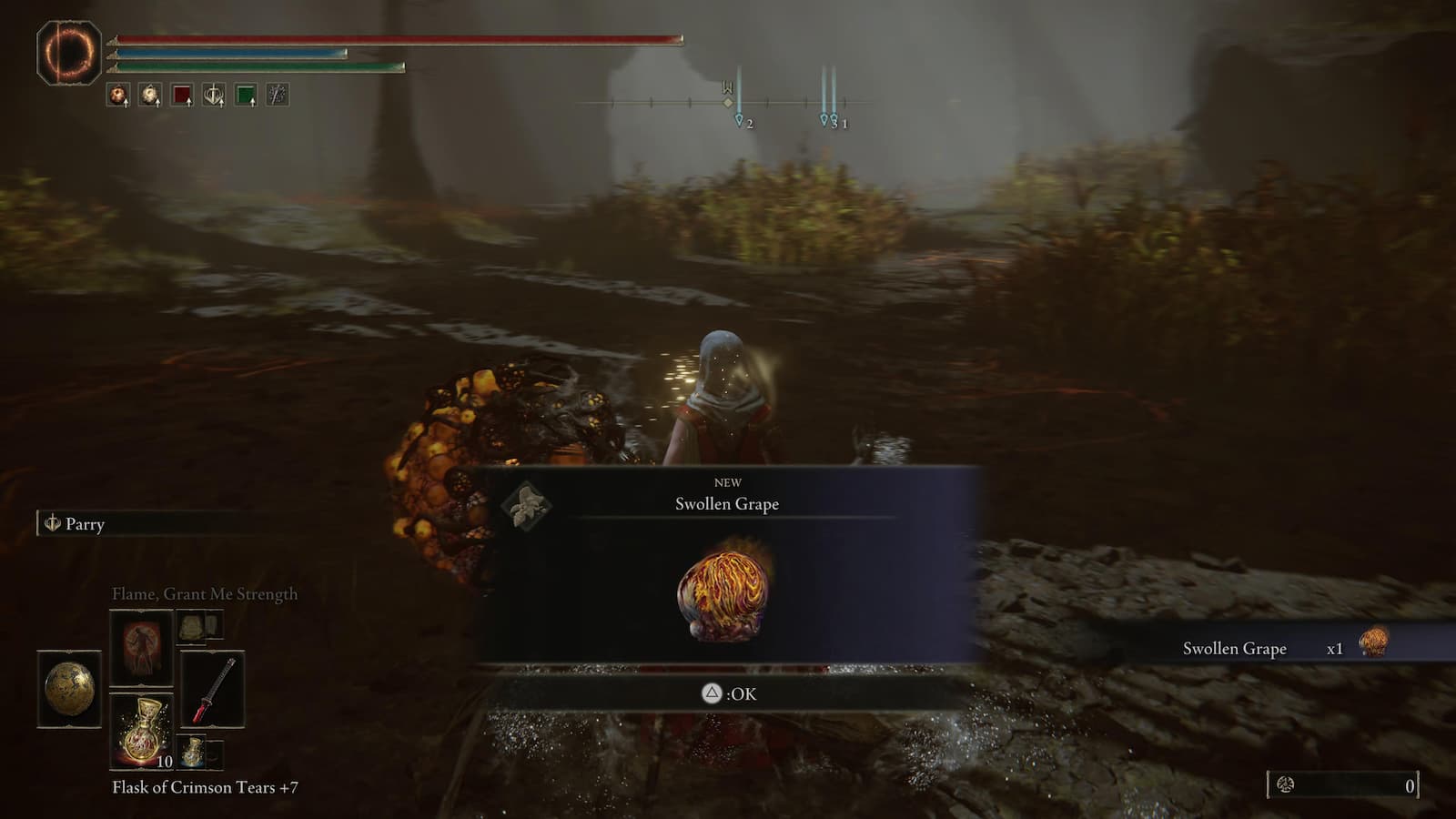This screenshot has width=1456, height=819.
Task: Click the Flask of Cerulean Tears slot
Action: (x=193, y=752)
